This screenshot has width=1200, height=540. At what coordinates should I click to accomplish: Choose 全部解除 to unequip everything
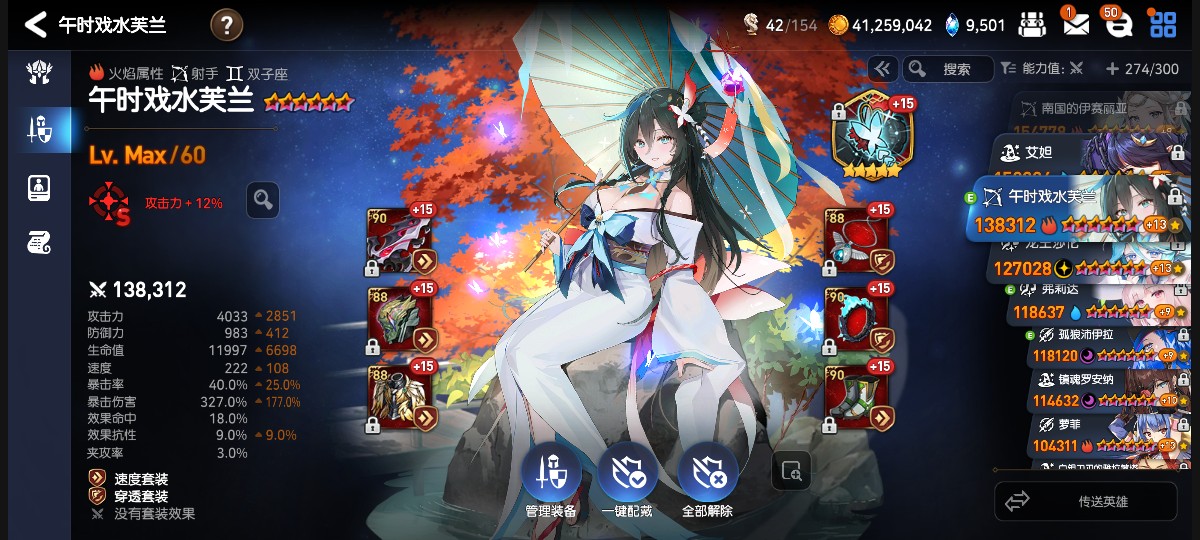[x=707, y=482]
